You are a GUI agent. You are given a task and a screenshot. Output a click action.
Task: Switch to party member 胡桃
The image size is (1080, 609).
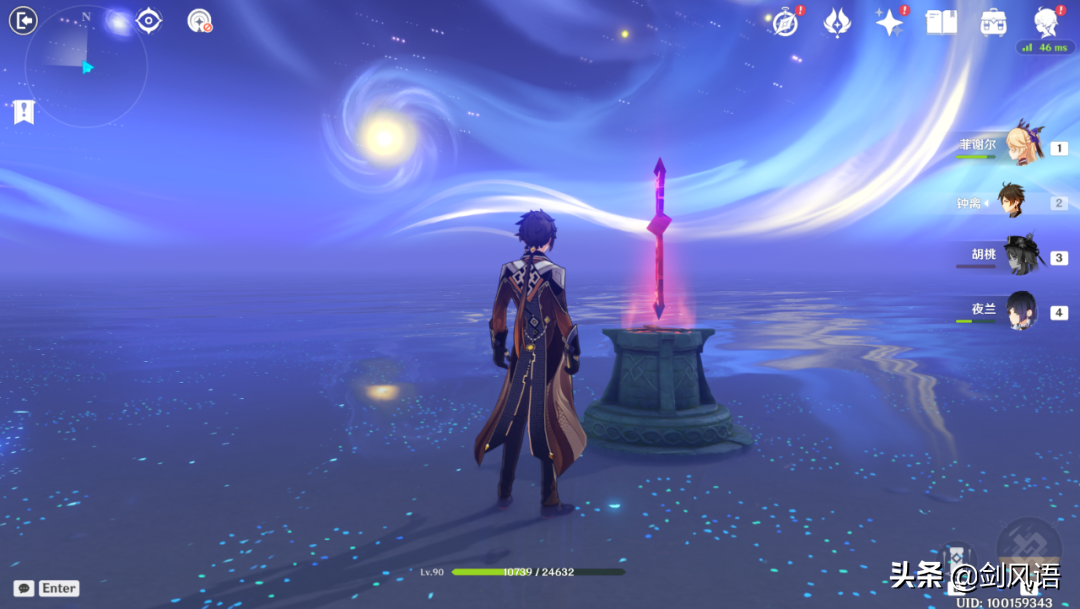click(1022, 256)
